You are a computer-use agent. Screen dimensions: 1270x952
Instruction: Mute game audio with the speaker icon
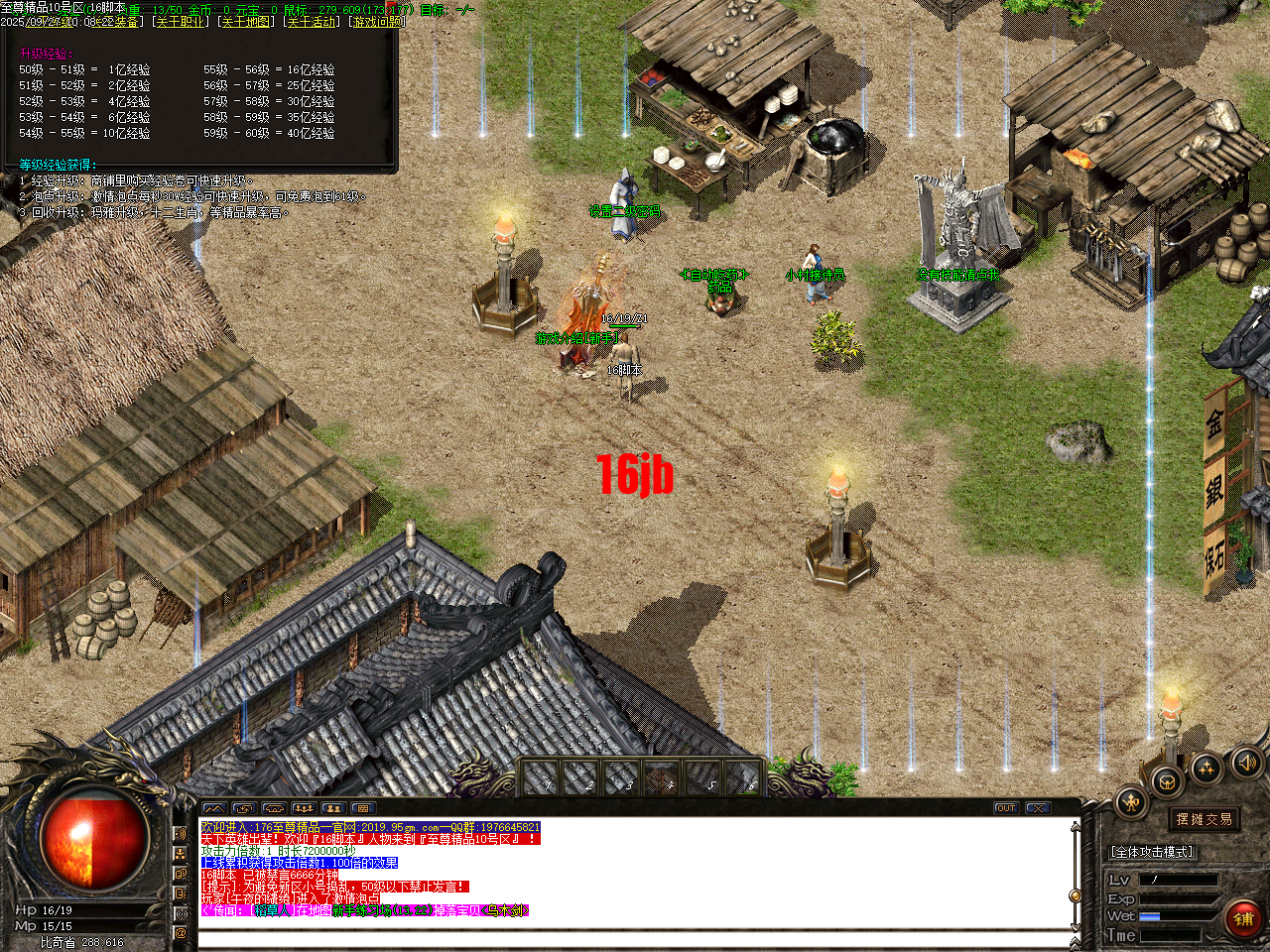1245,765
